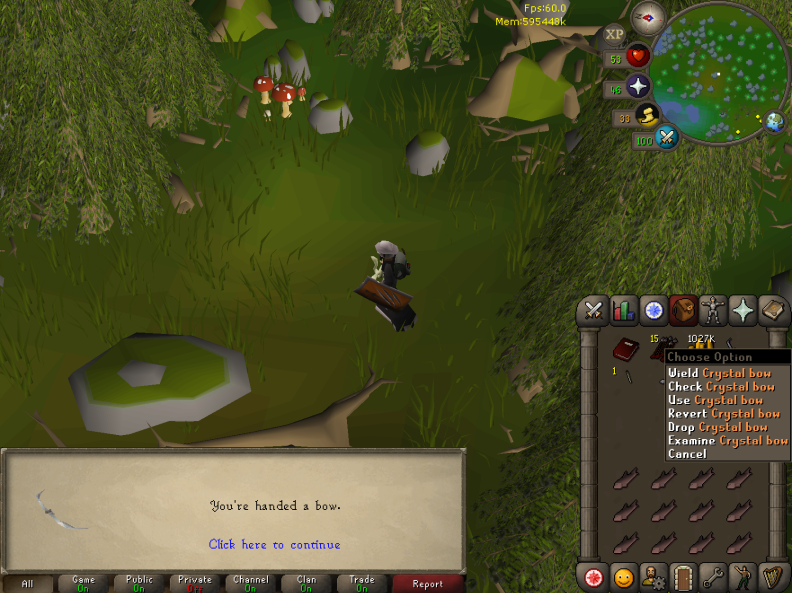Open the Stats bar-chart tab
The image size is (792, 593).
point(624,310)
